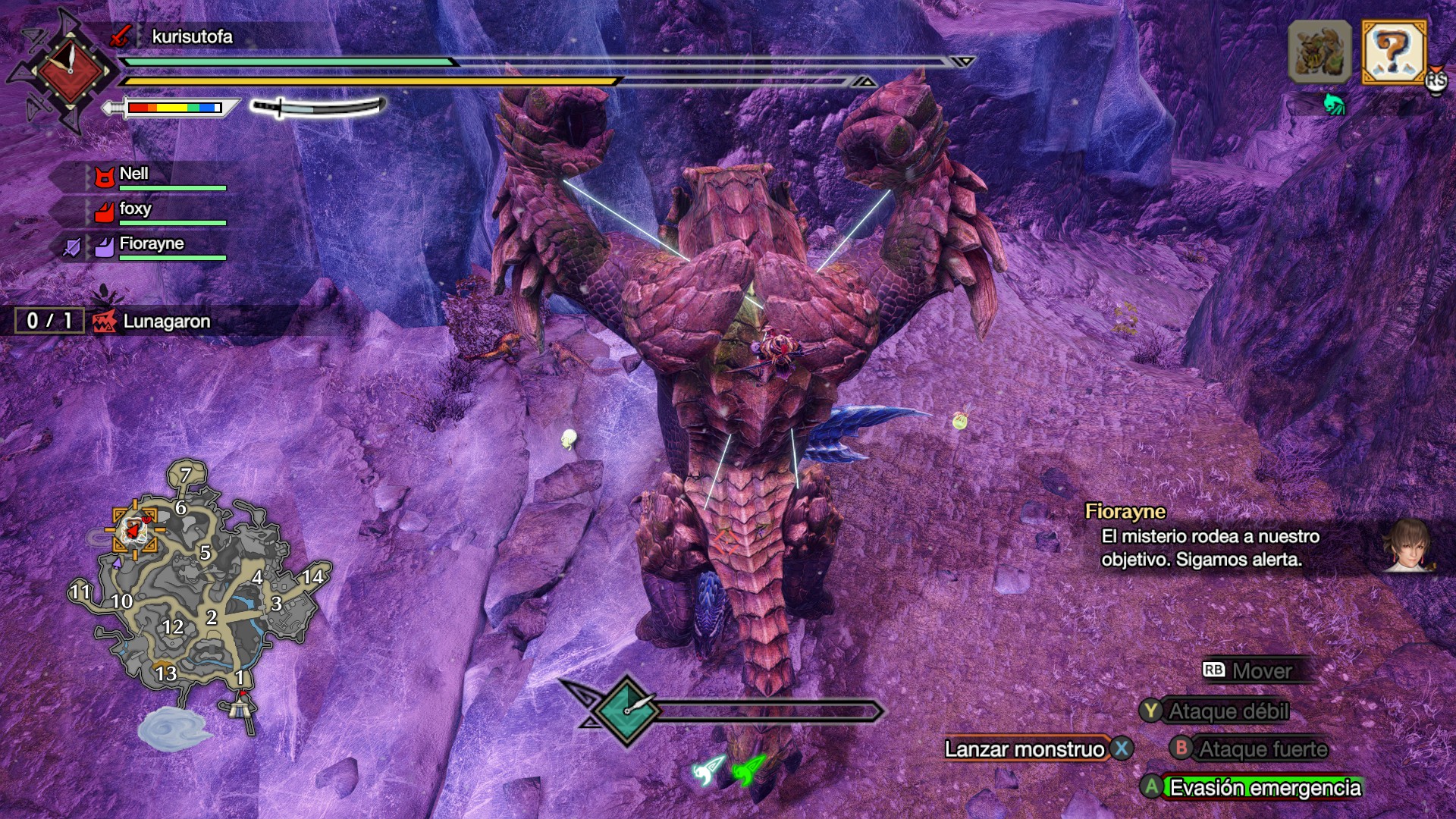This screenshot has width=1456, height=819.
Task: Select follower Fiorayne in the party list
Action: pos(151,244)
